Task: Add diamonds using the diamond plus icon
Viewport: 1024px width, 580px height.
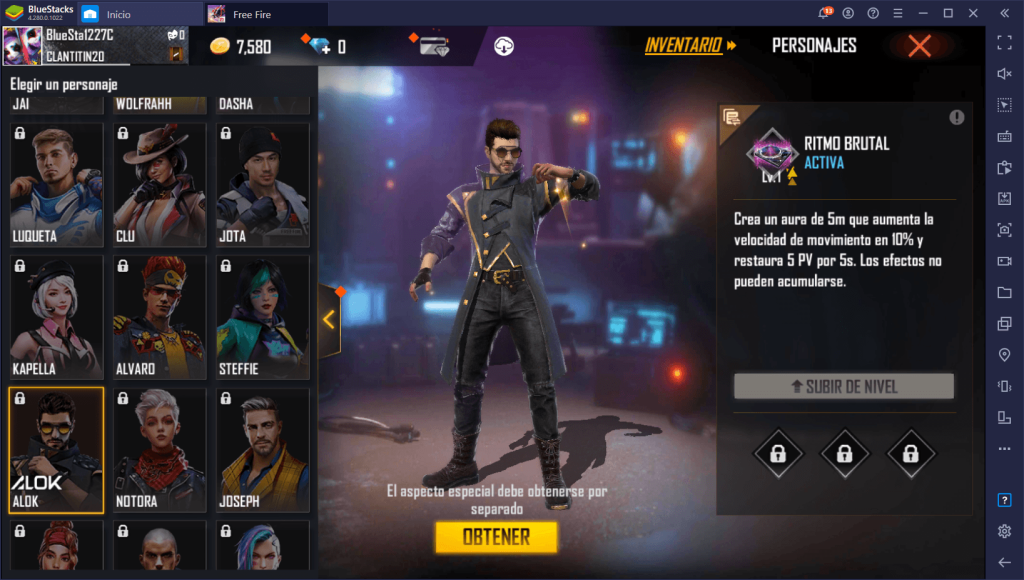Action: click(319, 47)
